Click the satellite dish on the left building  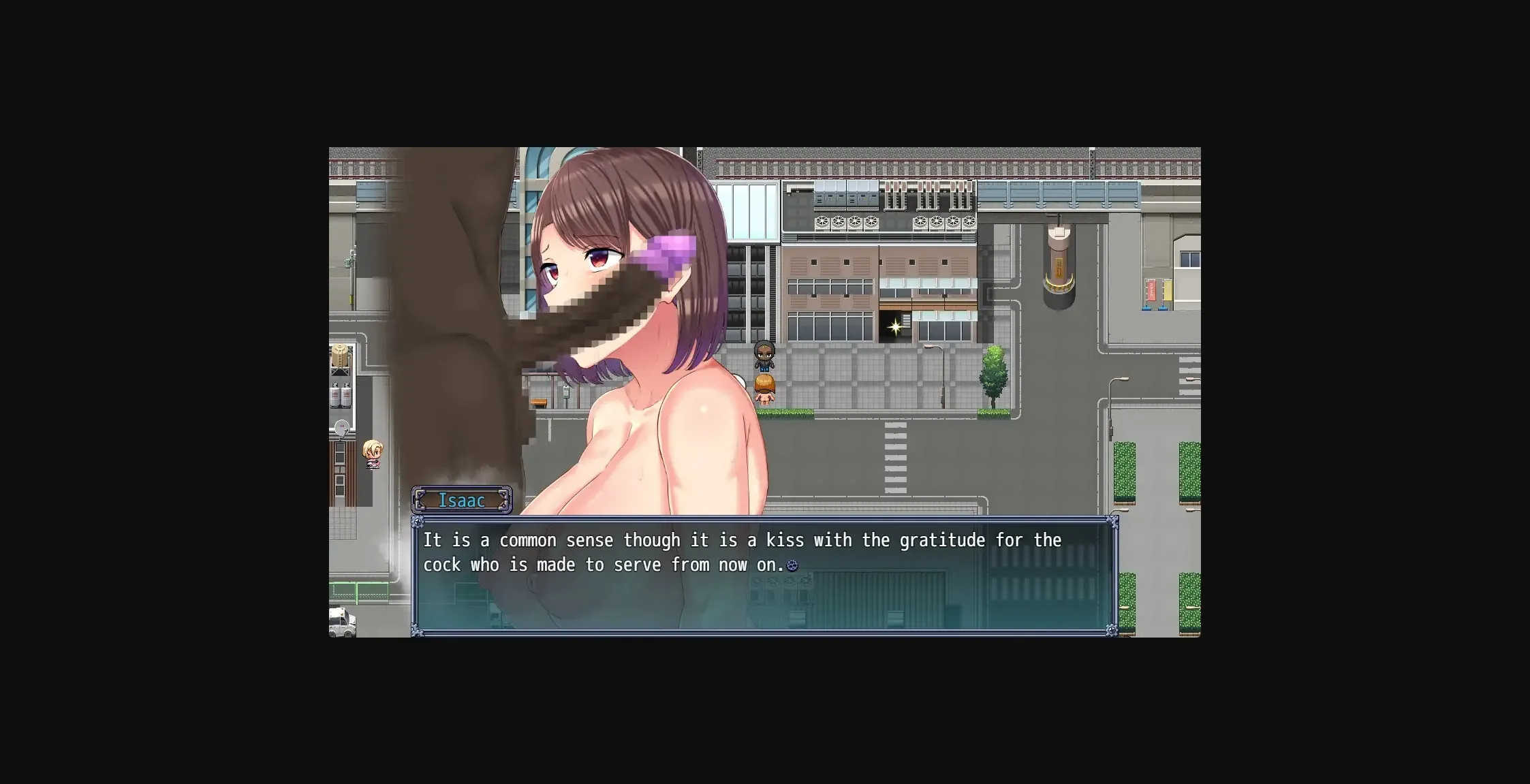(x=342, y=426)
